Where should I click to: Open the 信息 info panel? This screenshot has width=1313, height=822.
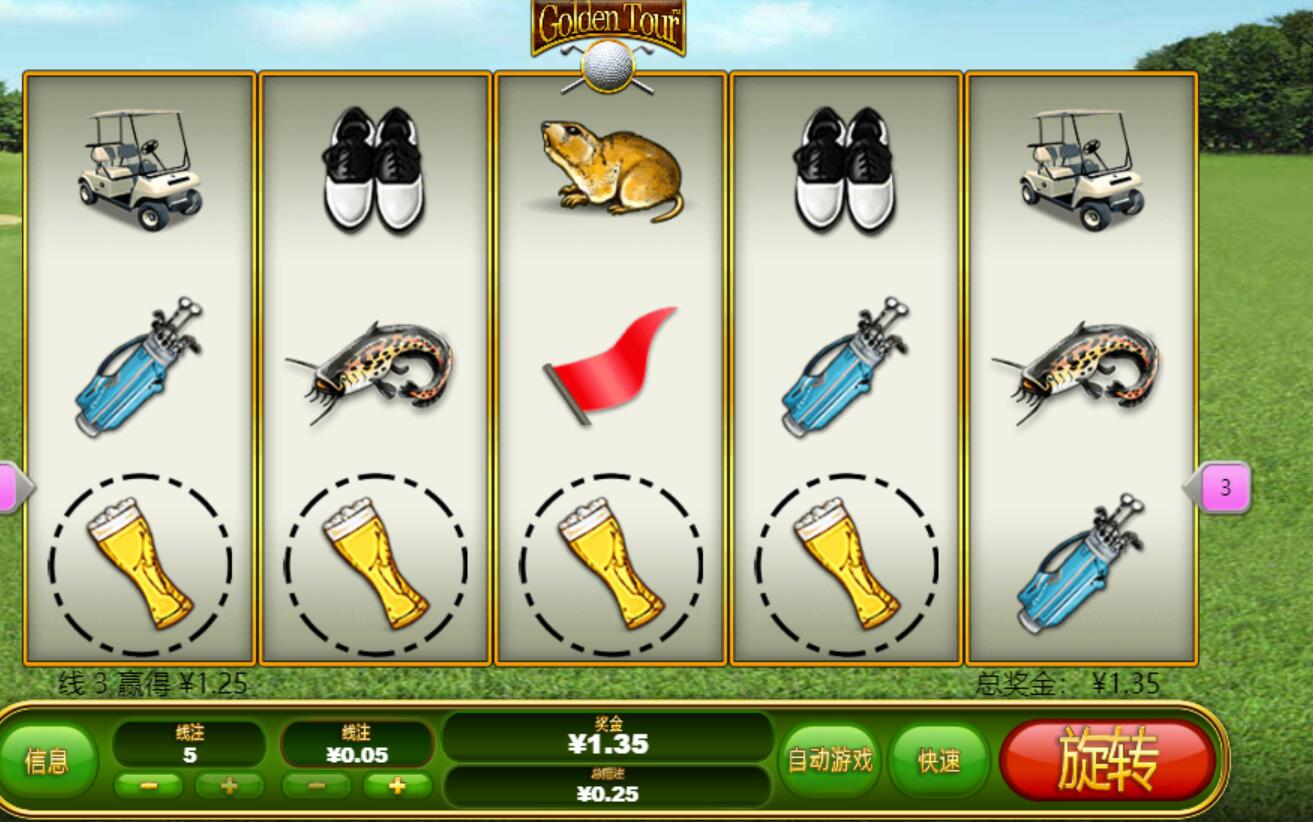pos(47,762)
